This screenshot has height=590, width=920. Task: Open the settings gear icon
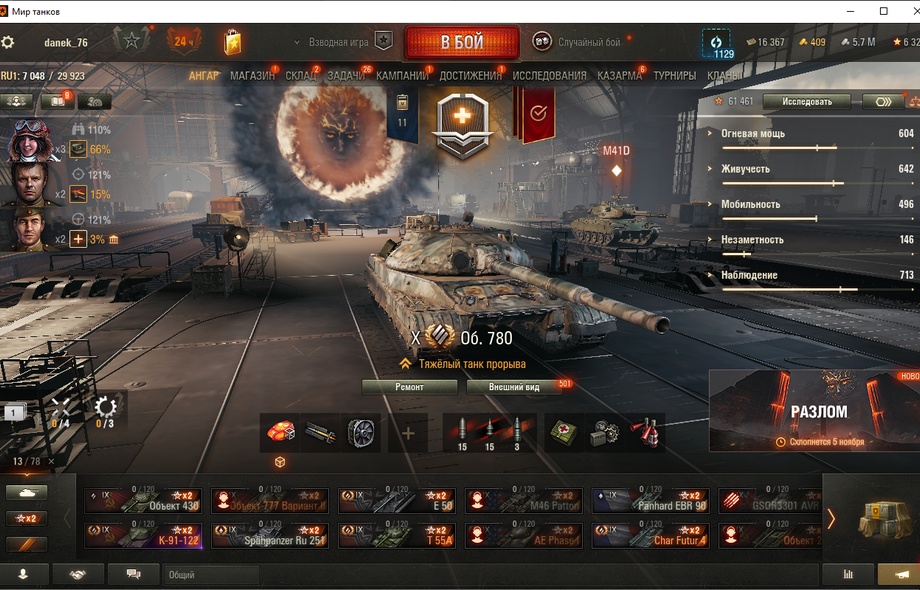[8, 43]
